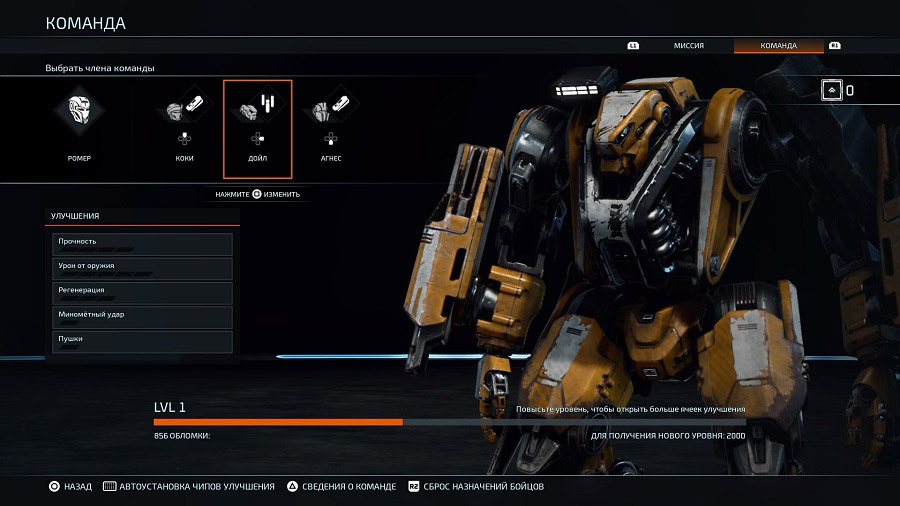Select squad member РОМЕР
The image size is (900, 506).
coord(79,127)
